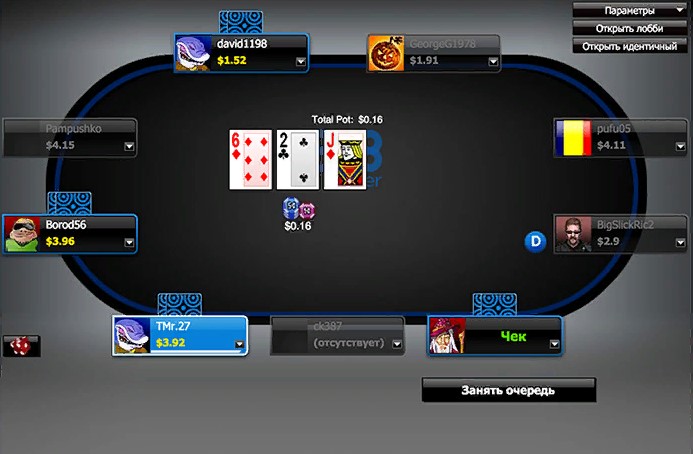Click the Открыть лобби button
693x454 pixels.
630,28
